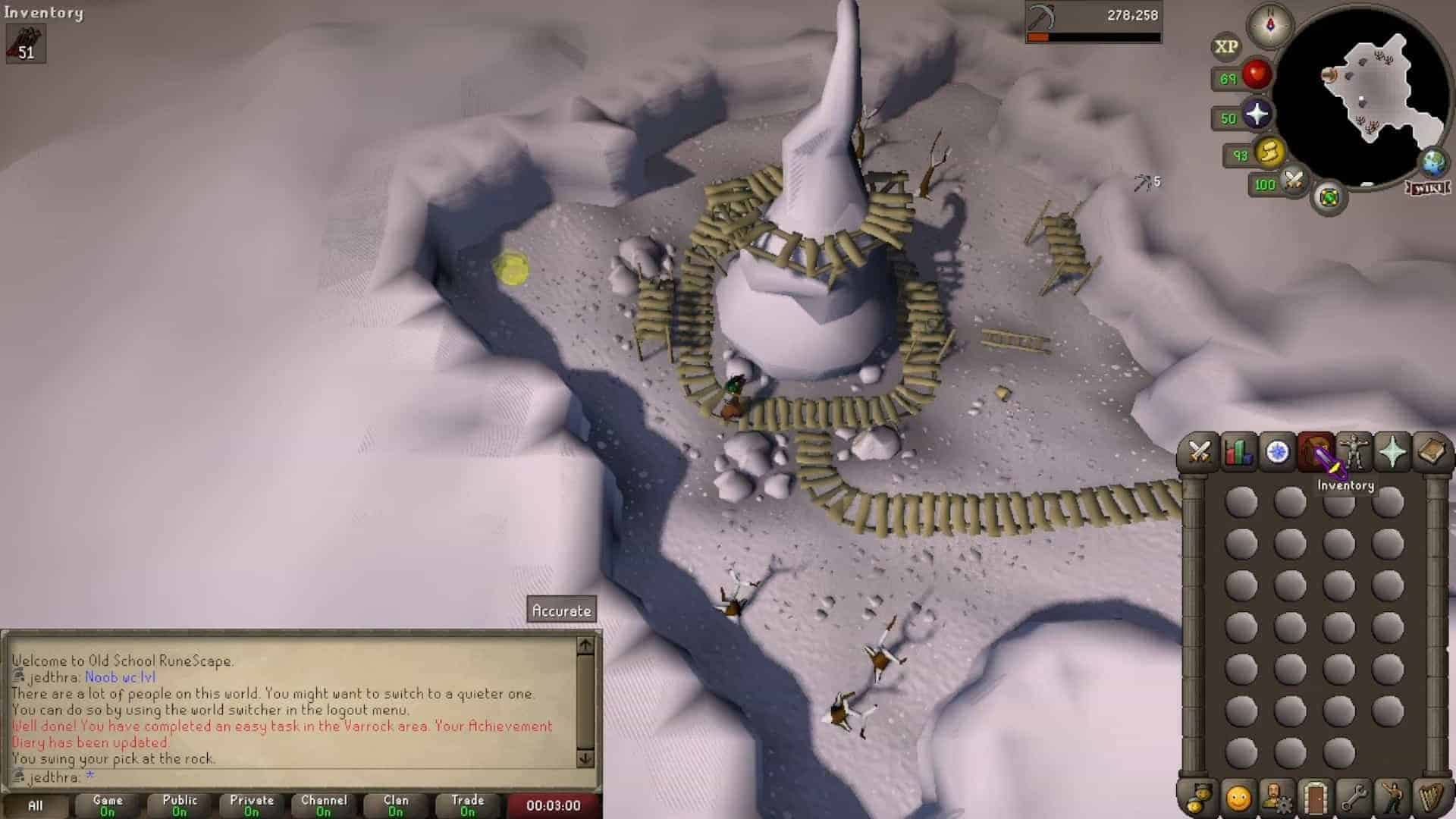
Task: Activate the special attack orb
Action: [1293, 181]
